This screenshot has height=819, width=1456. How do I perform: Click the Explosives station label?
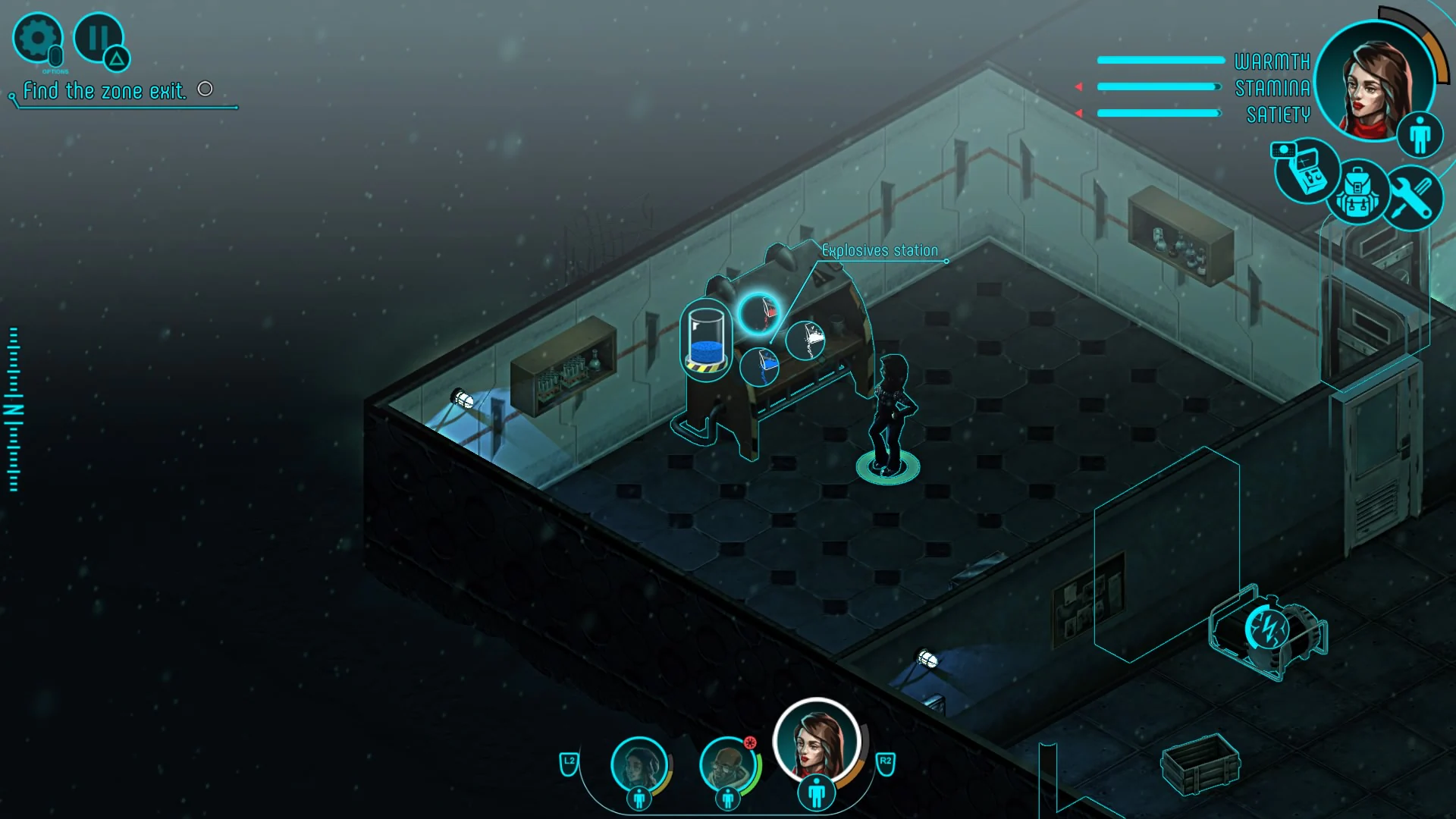[879, 249]
